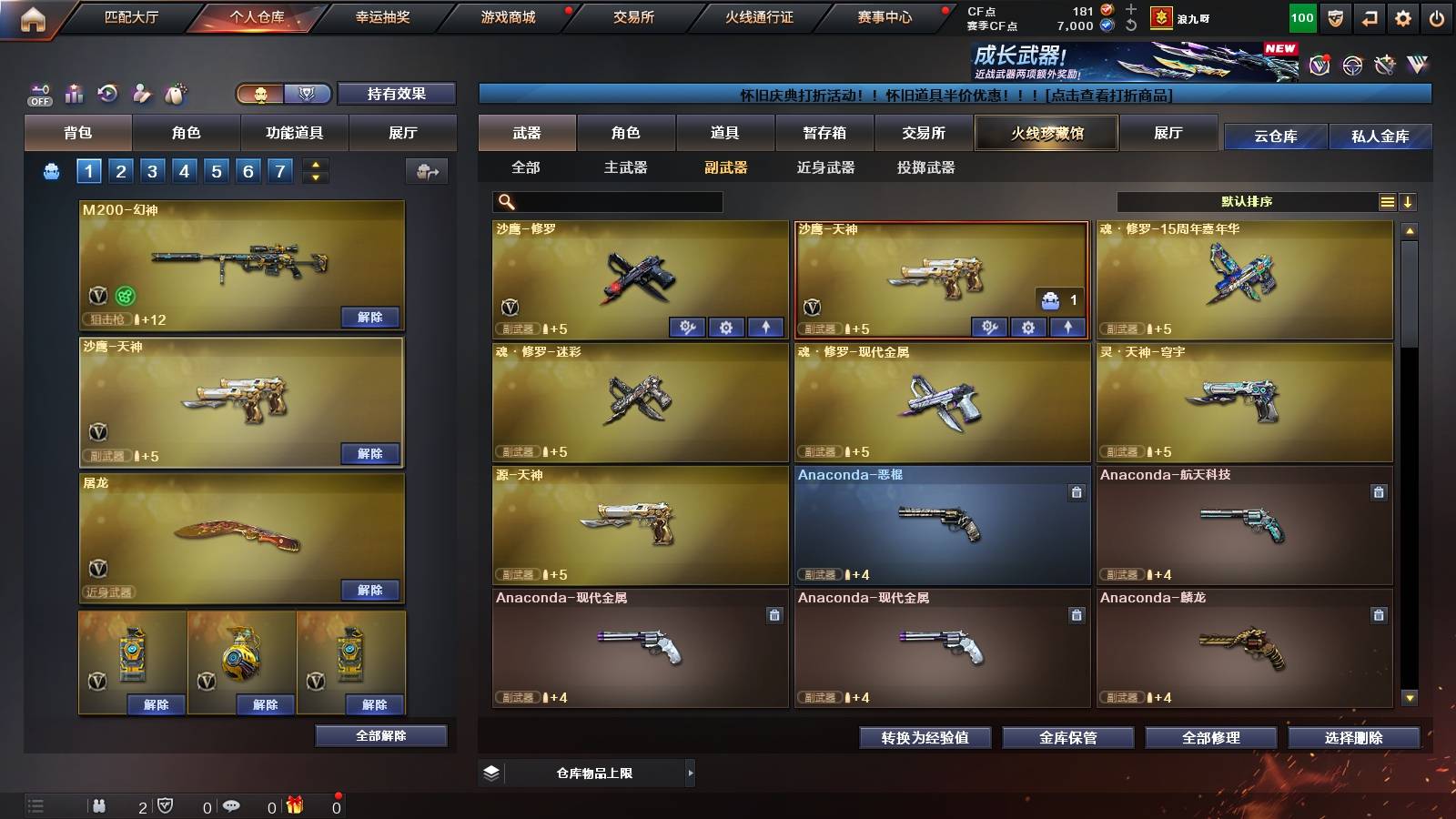Click the trash delete icon on Anaconda-恶棍

(1076, 492)
